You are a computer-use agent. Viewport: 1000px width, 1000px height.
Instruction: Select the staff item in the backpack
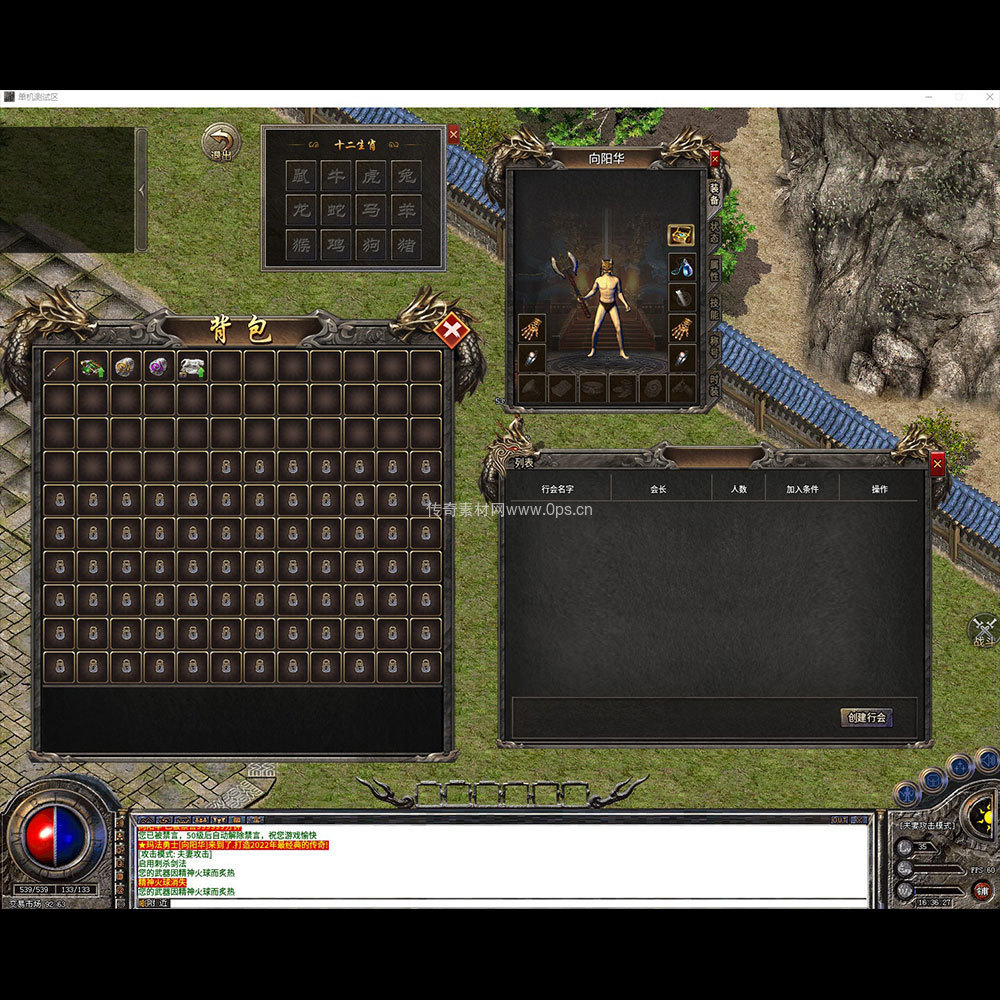[x=60, y=366]
